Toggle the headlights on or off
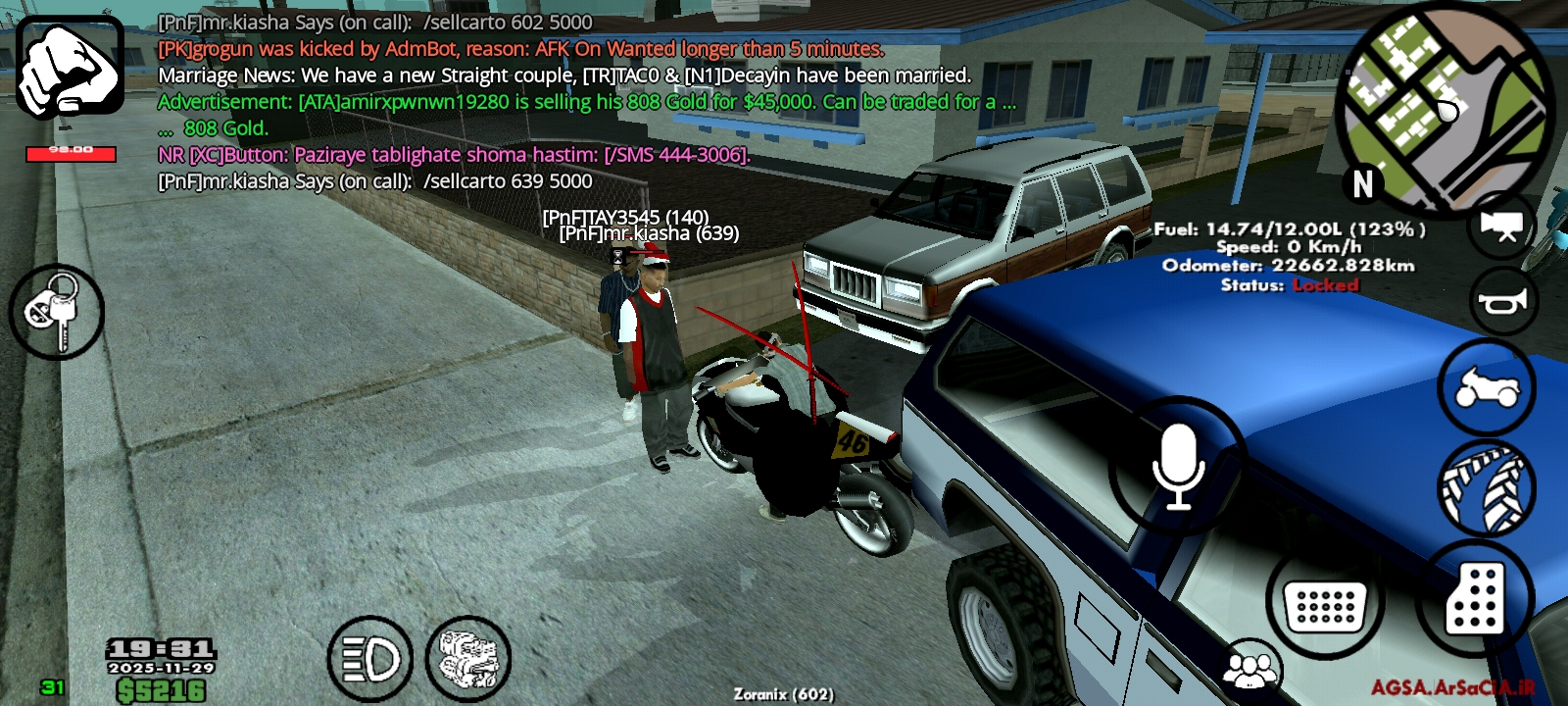 (368, 657)
